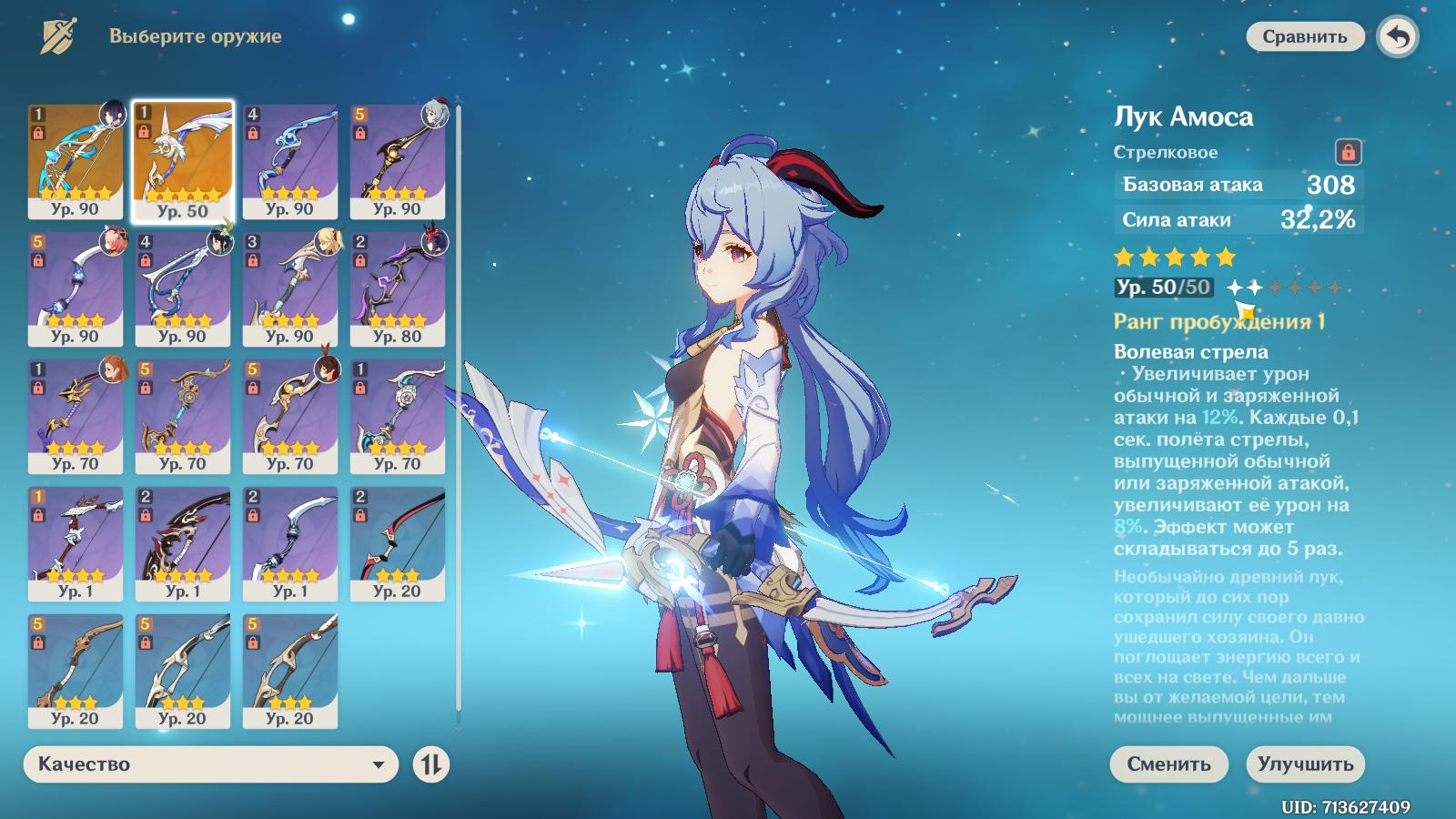Select the white bow equipped by Diona
Image resolution: width=1456 pixels, height=819 pixels.
(x=76, y=288)
